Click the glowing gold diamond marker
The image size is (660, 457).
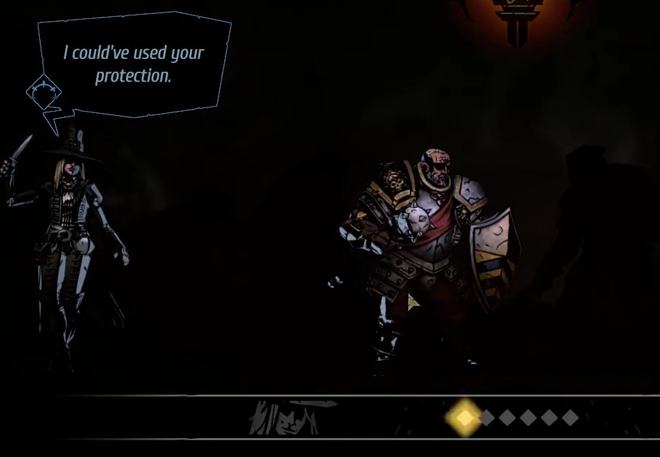[463, 416]
